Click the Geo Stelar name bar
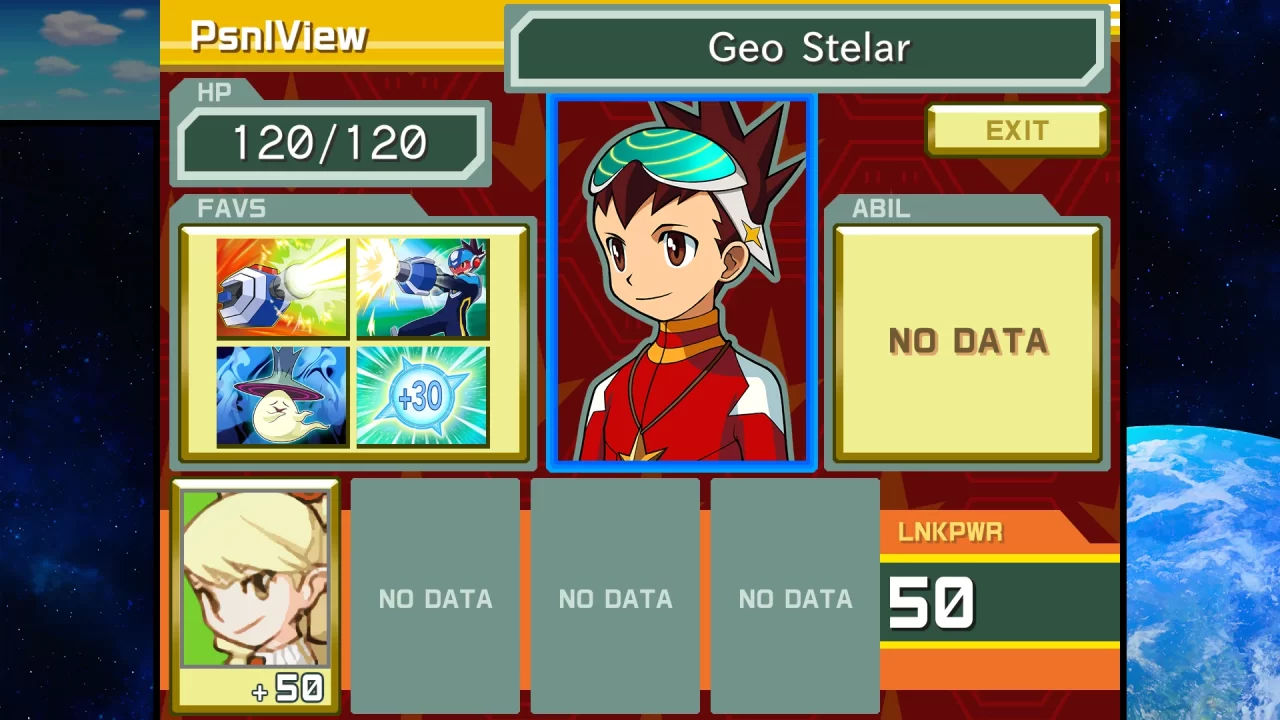 click(808, 46)
